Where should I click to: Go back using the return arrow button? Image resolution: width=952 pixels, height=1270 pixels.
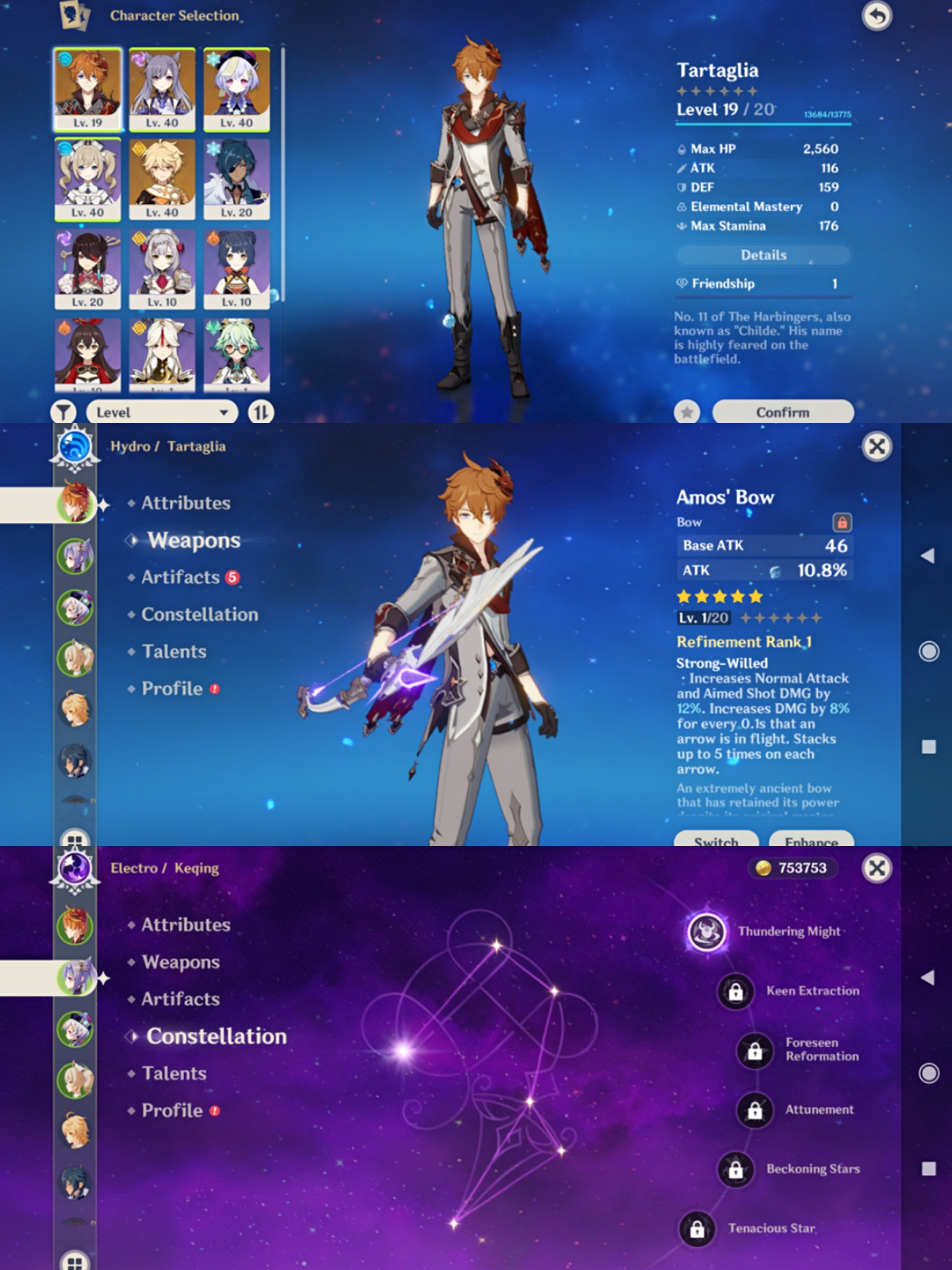(x=876, y=16)
